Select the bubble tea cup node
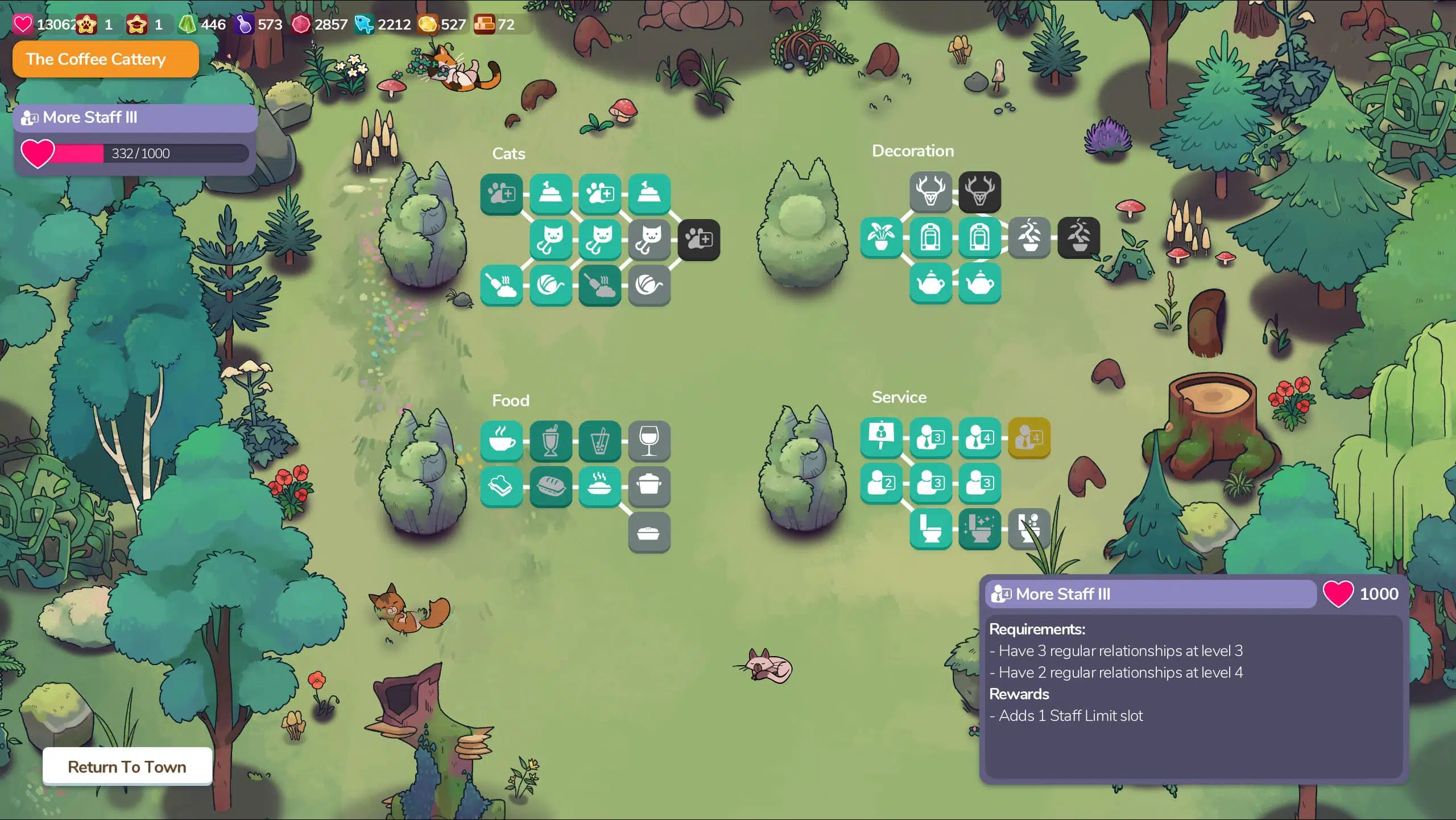1456x820 pixels. [x=600, y=441]
